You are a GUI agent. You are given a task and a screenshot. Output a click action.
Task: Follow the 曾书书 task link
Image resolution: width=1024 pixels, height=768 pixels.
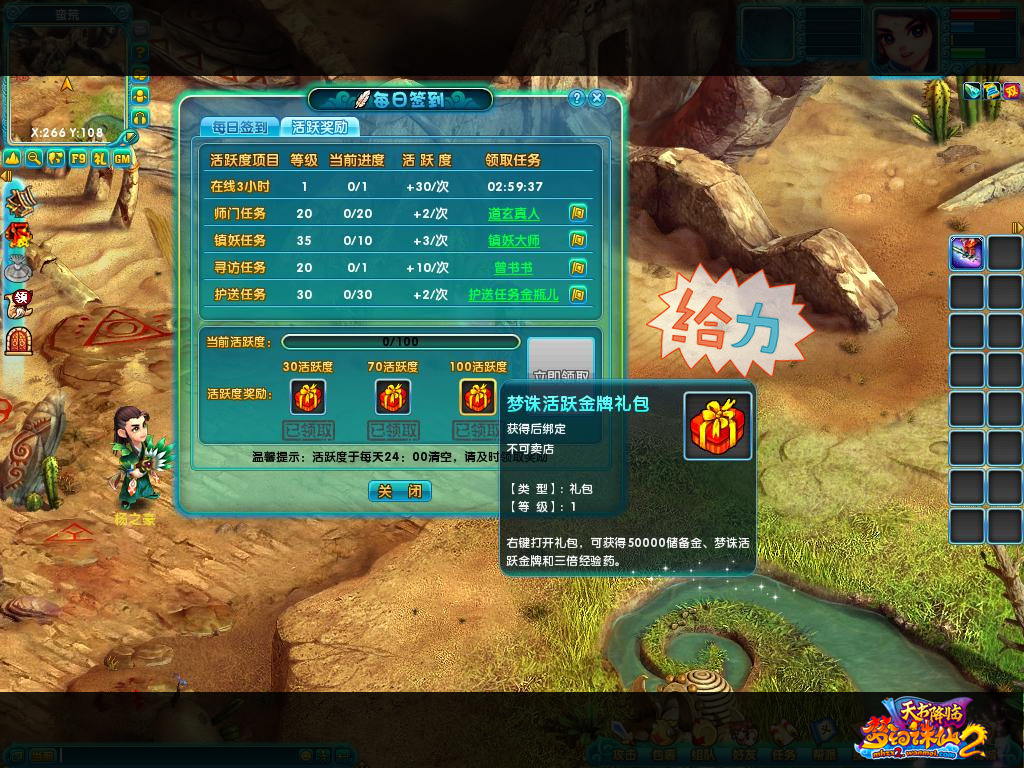pos(513,267)
